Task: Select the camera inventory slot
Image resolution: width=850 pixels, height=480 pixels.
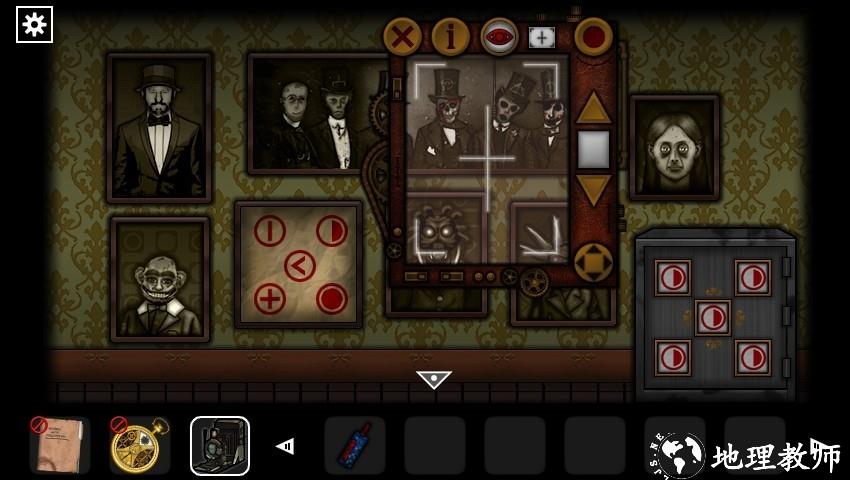Action: tap(220, 446)
